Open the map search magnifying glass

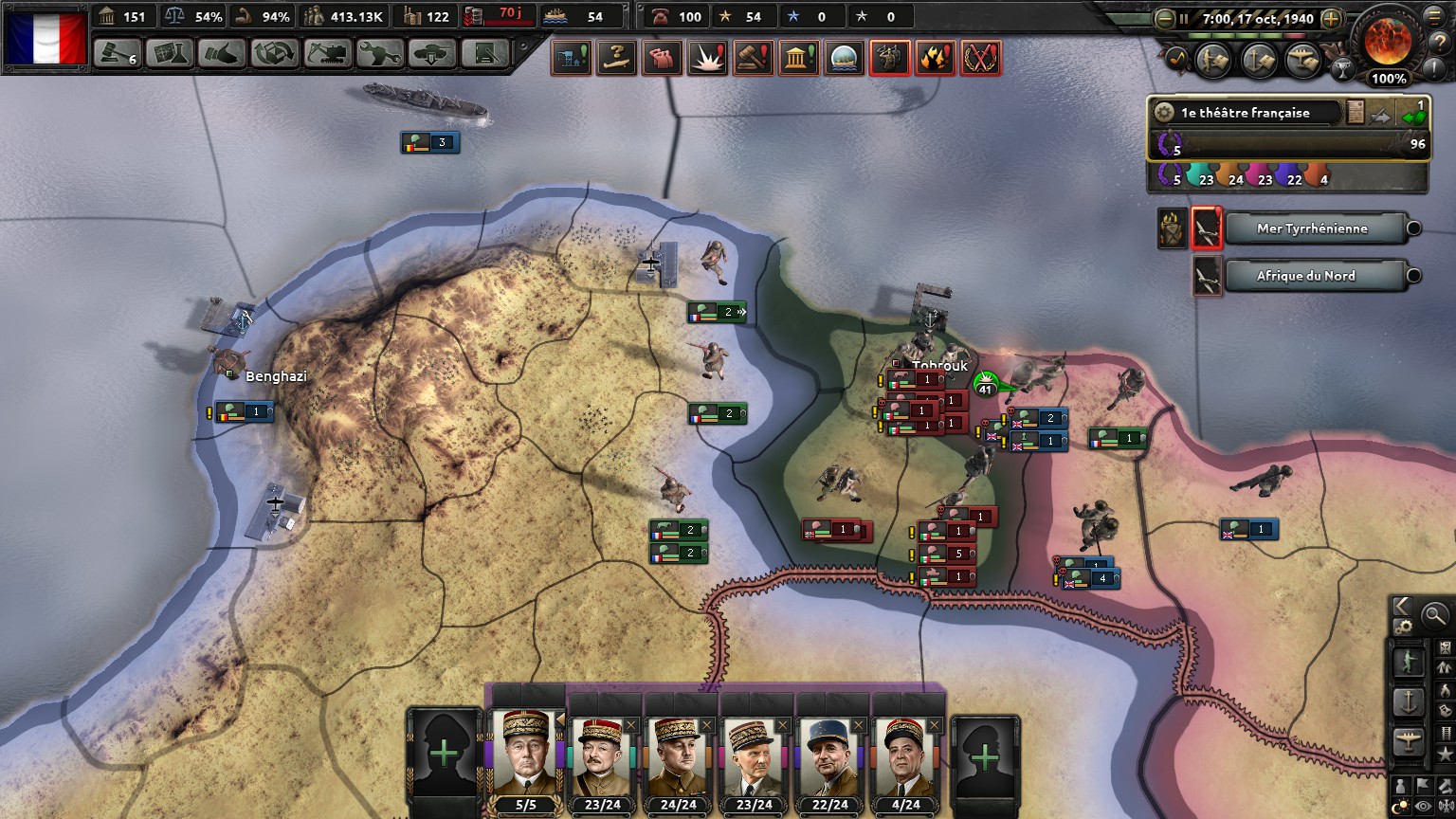pos(1435,615)
